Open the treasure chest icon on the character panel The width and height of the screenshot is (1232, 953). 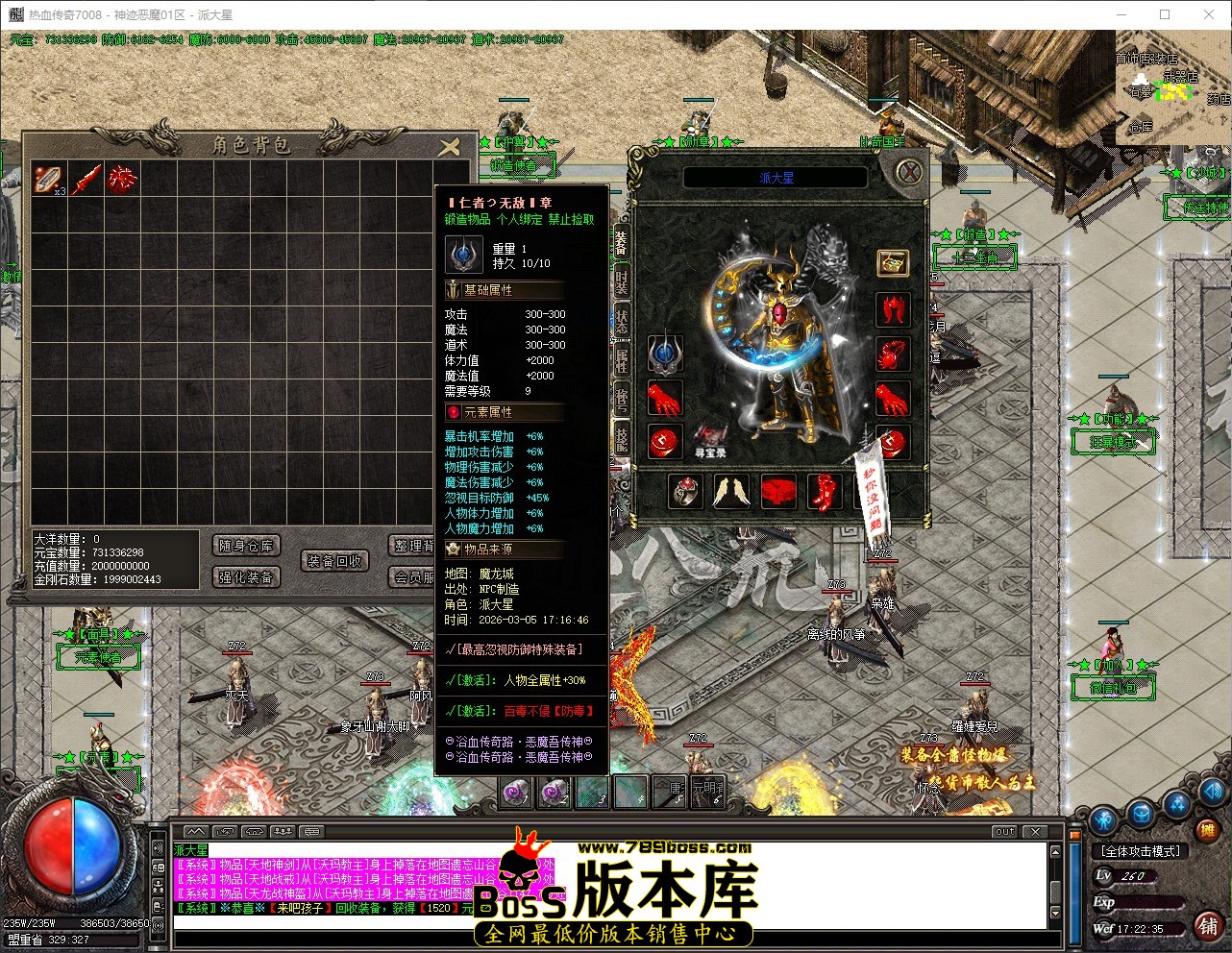893,262
